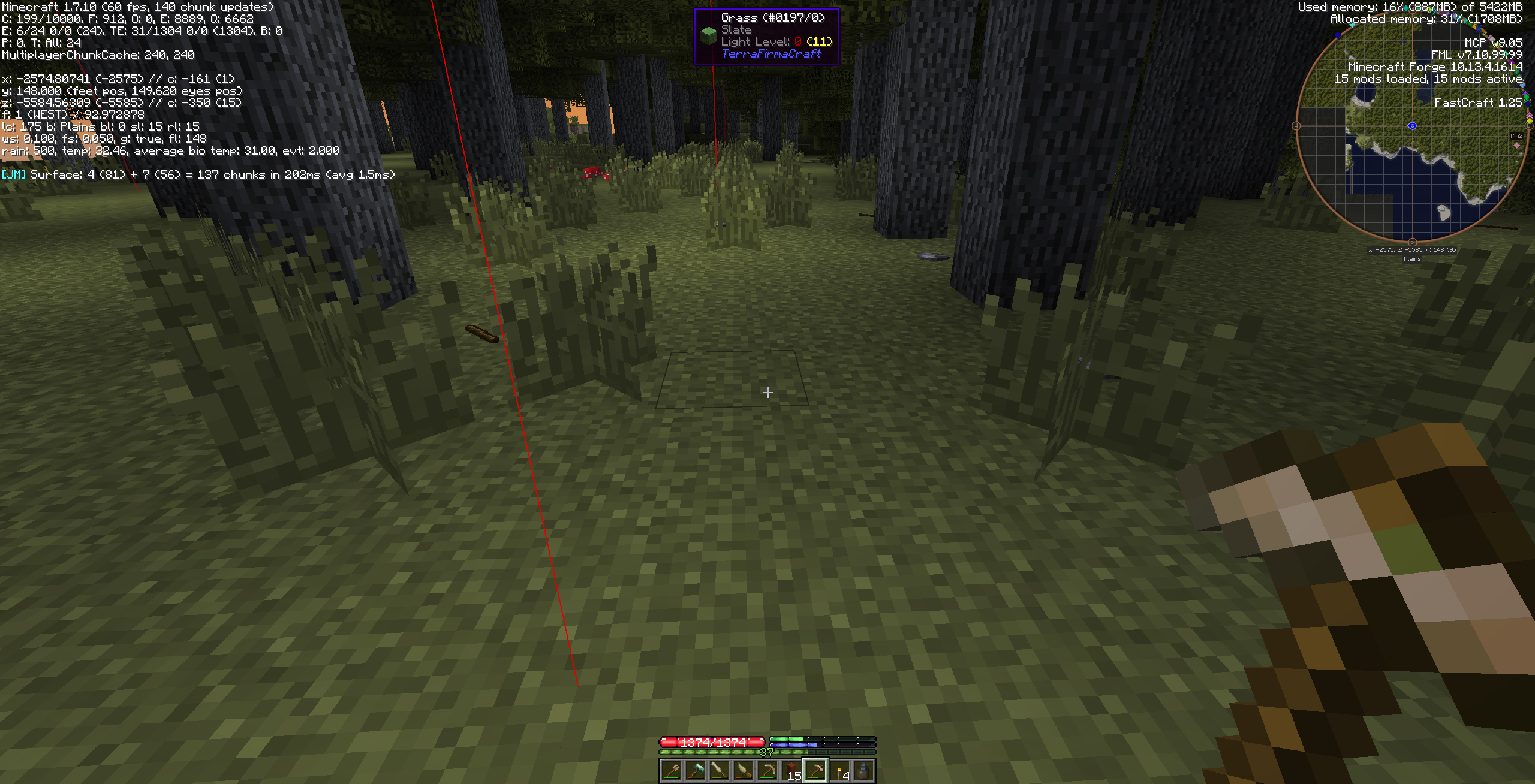Select the hammer in the first hotbar slot
The width and height of the screenshot is (1535, 784).
(670, 773)
